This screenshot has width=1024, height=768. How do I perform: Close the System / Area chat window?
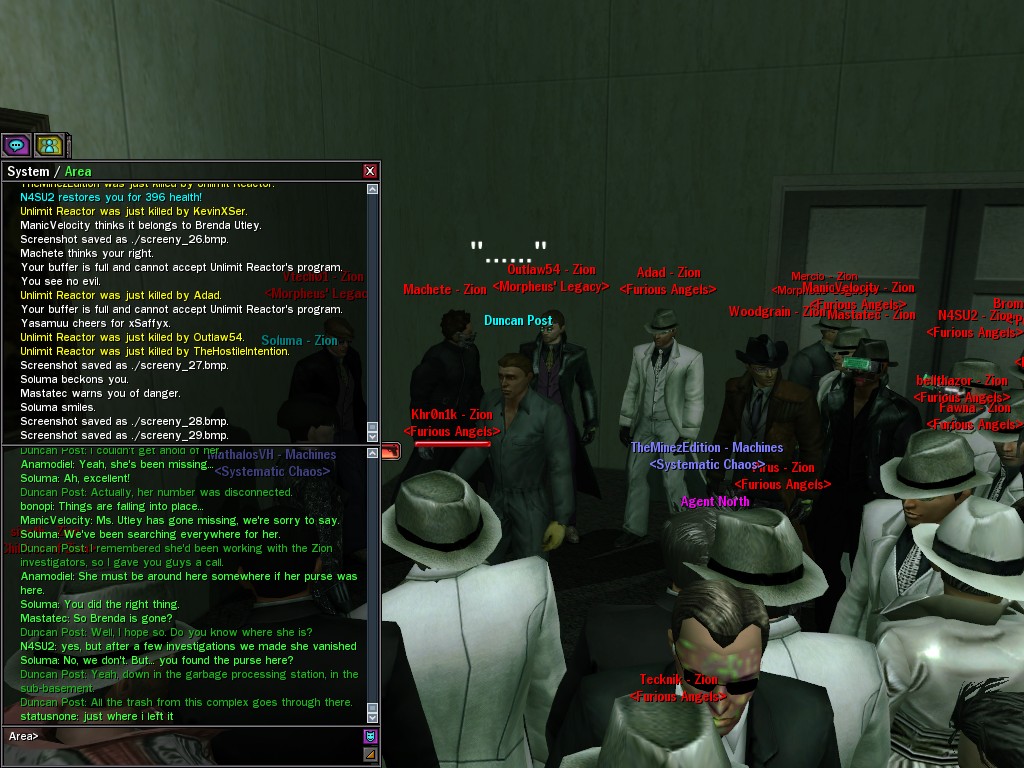pyautogui.click(x=370, y=171)
